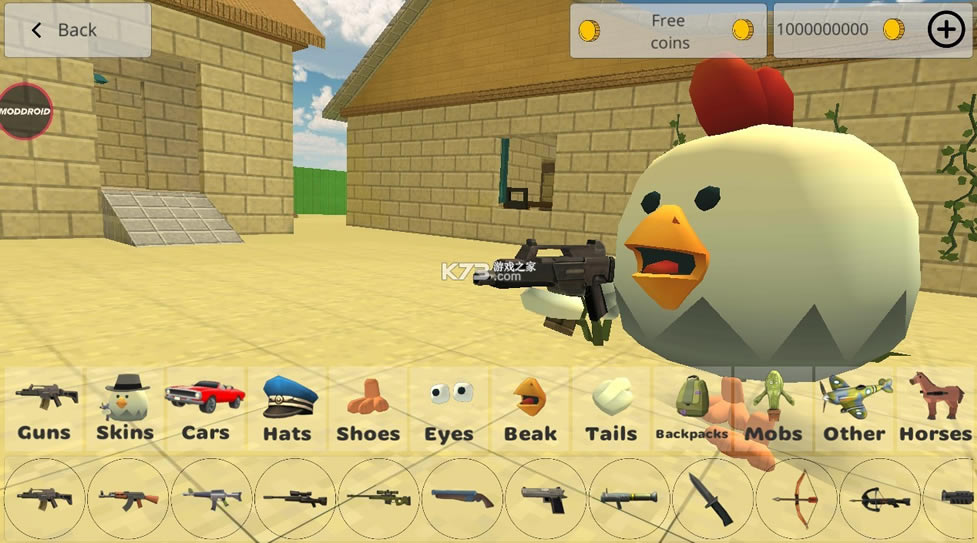Switch to the Skins category
The height and width of the screenshot is (543, 977).
(125, 409)
